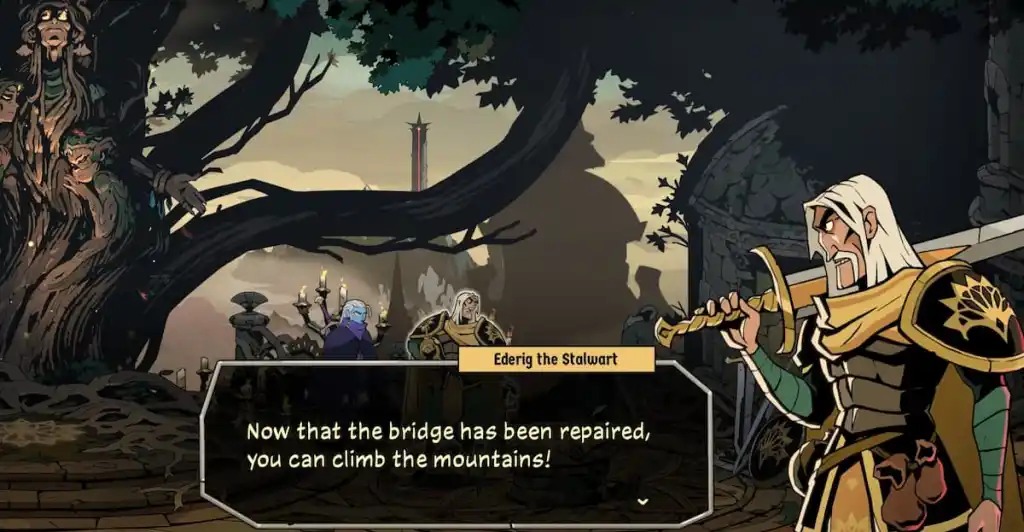Advance dialogue with the small continue arrow
The image size is (1024, 532).
pyautogui.click(x=641, y=500)
